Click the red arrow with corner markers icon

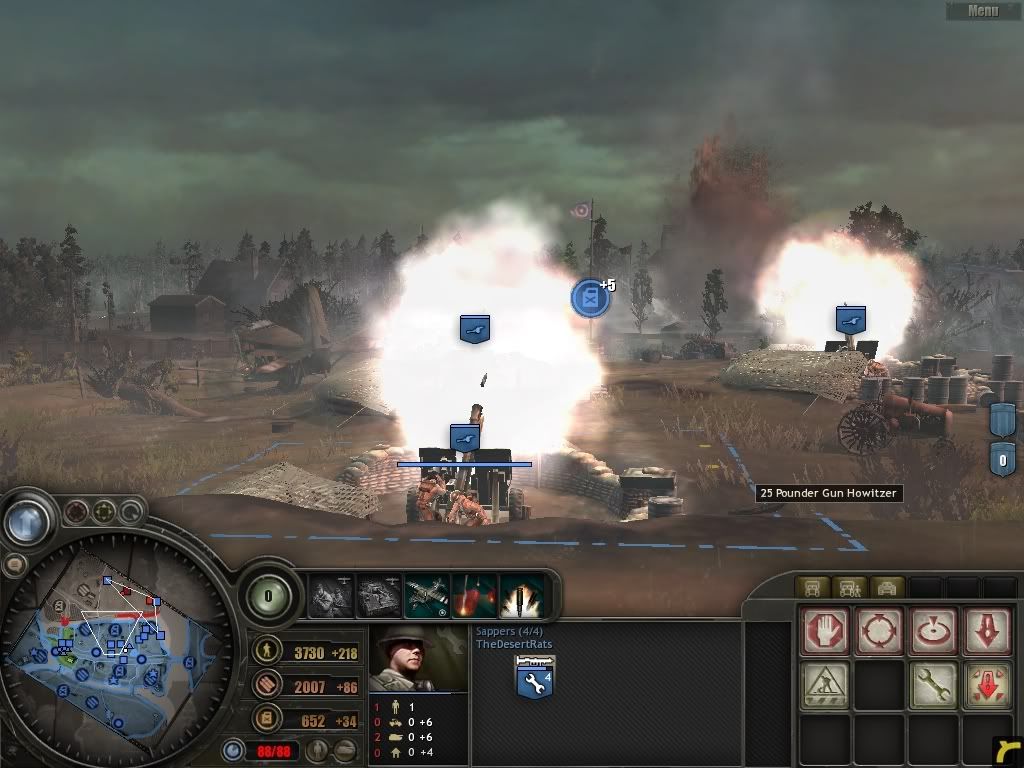(x=989, y=686)
